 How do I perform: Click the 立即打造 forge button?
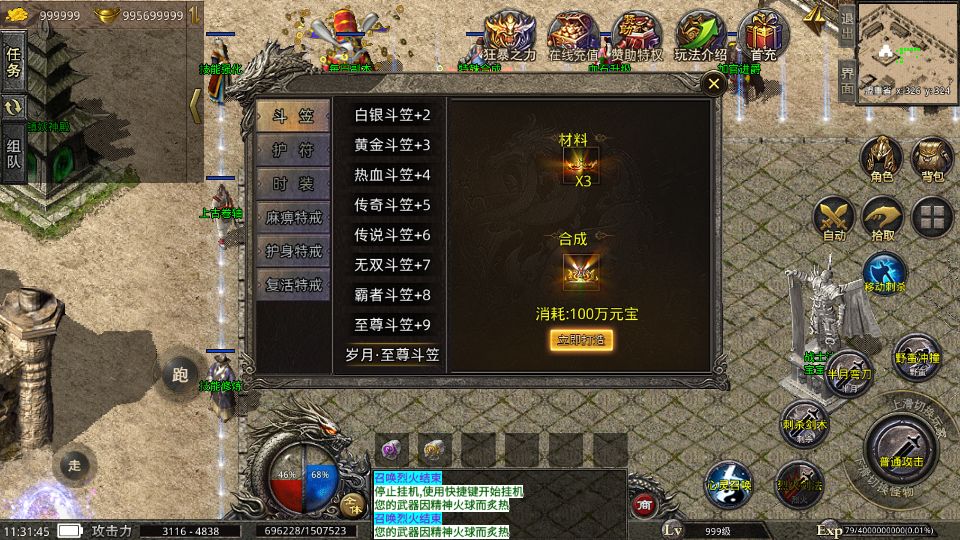click(580, 340)
